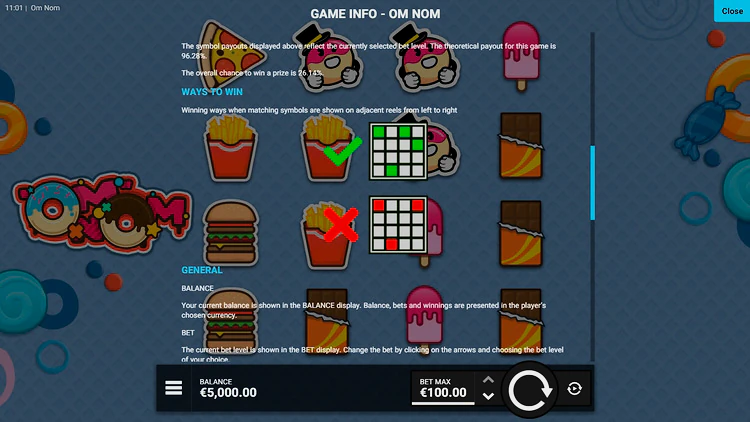Decrease the bet with the down arrow
This screenshot has height=422, width=750.
488,397
